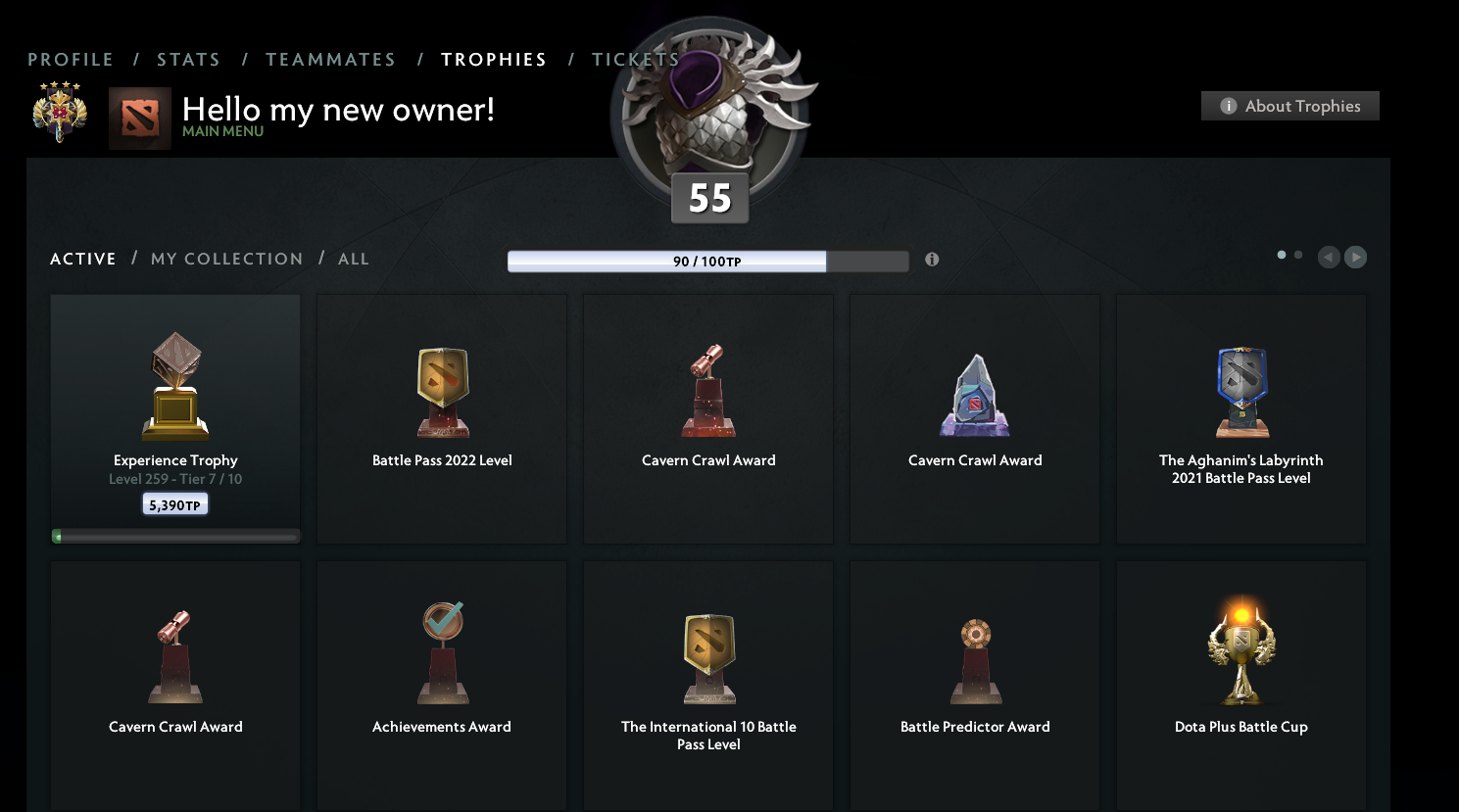Open About Trophies

(1289, 106)
